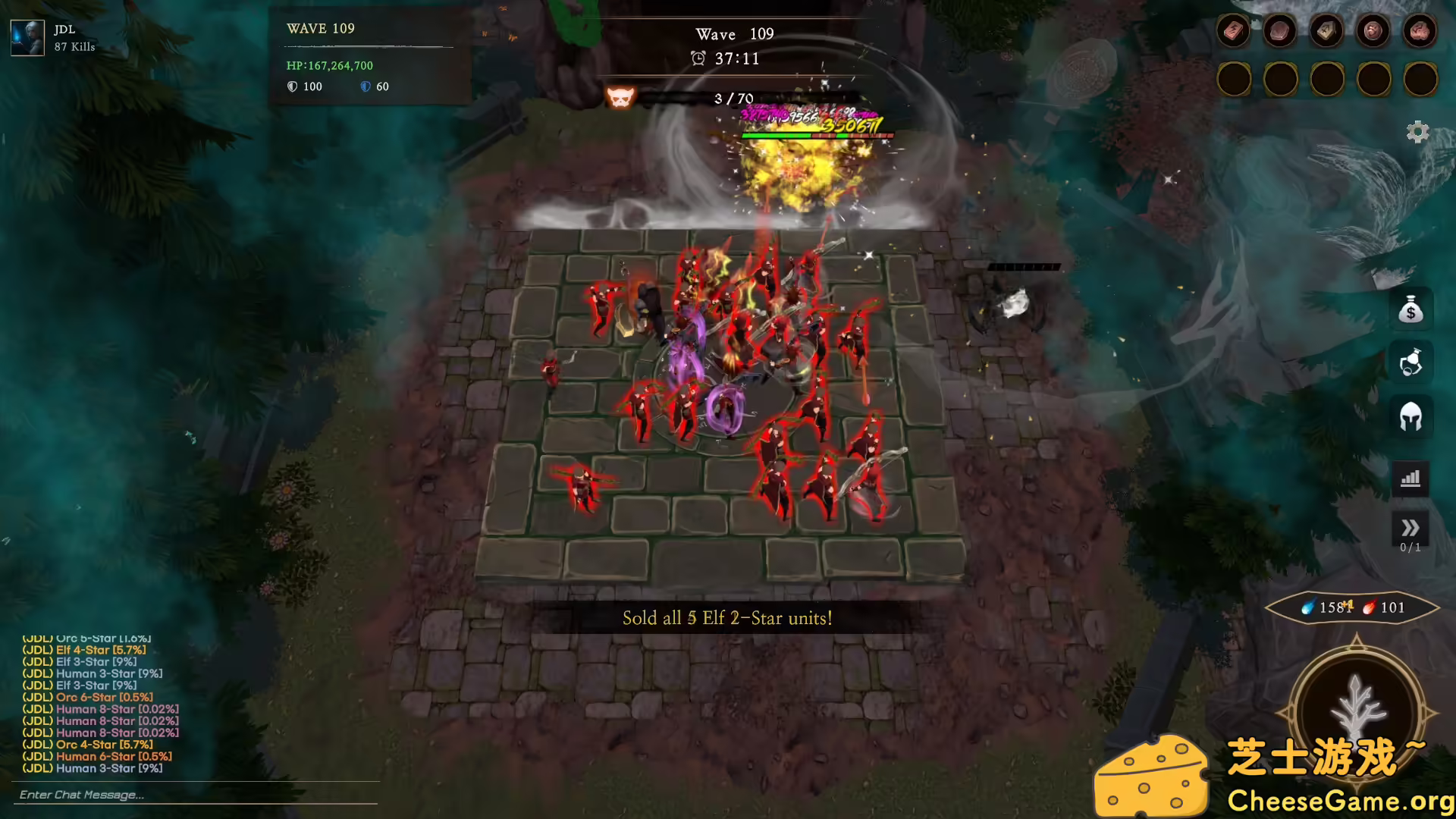Select the stone rune in the second item slot

pos(1280,30)
